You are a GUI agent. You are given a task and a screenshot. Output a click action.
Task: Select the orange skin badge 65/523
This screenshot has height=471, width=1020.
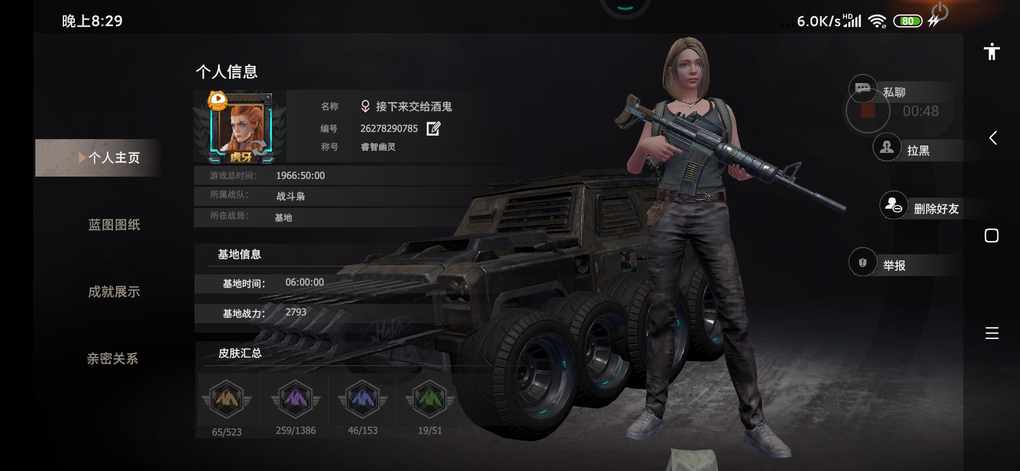225,401
